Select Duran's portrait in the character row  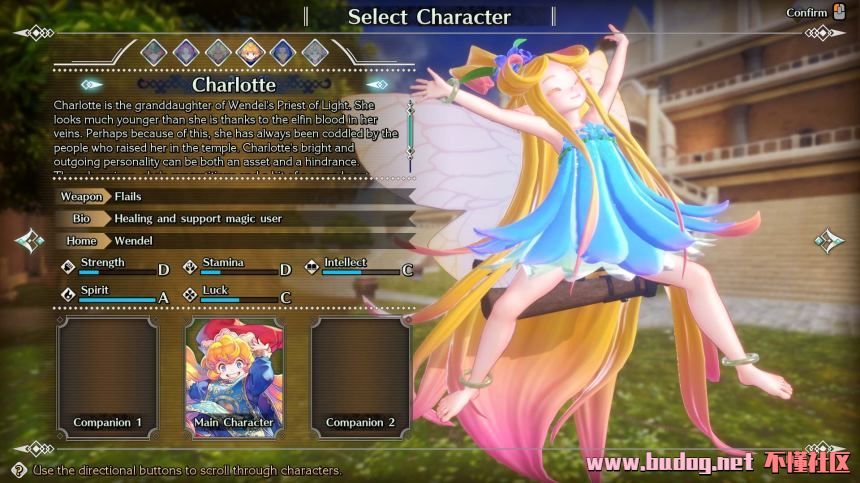pyautogui.click(x=154, y=51)
